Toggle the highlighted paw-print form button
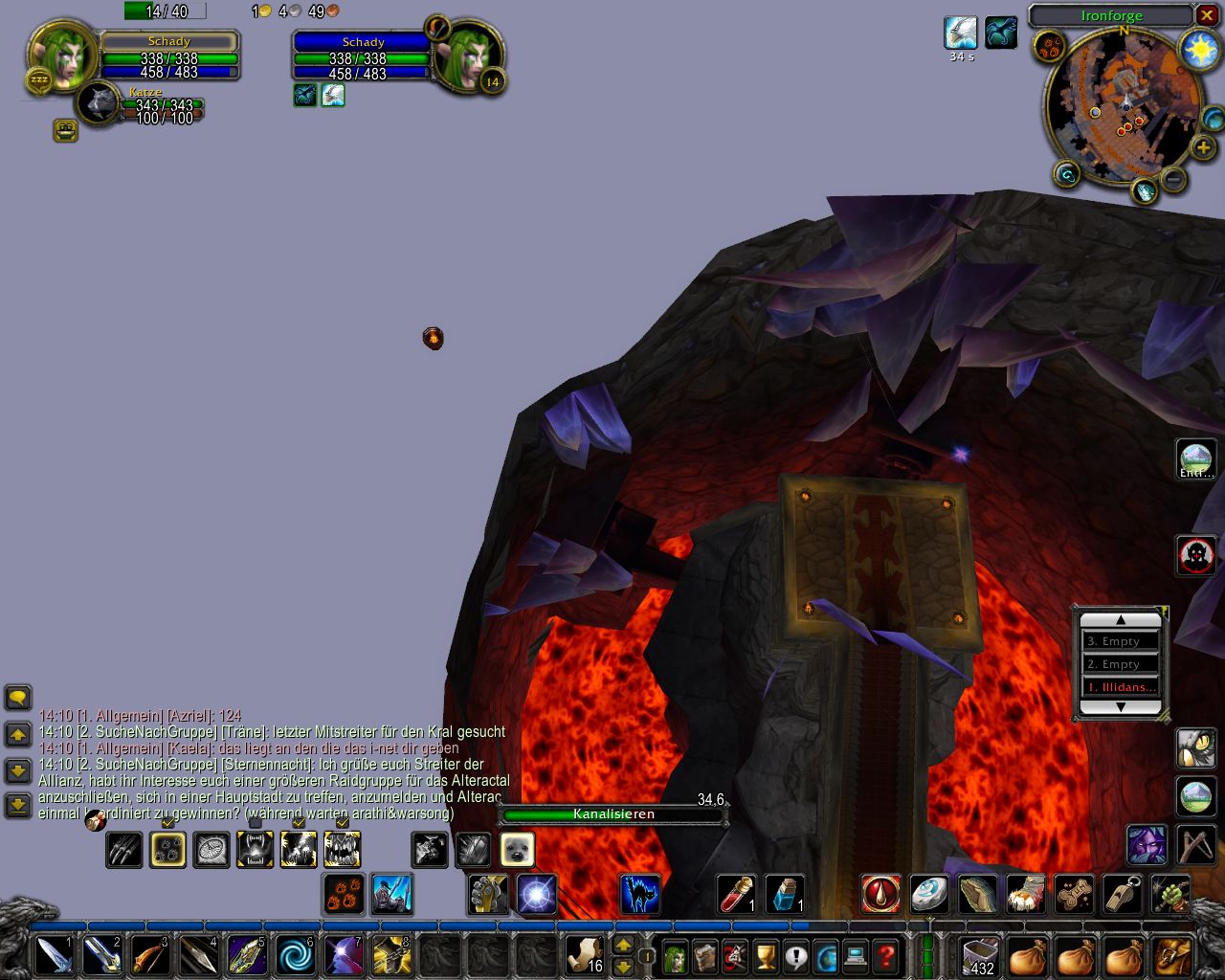Viewport: 1225px width, 980px height. [169, 849]
